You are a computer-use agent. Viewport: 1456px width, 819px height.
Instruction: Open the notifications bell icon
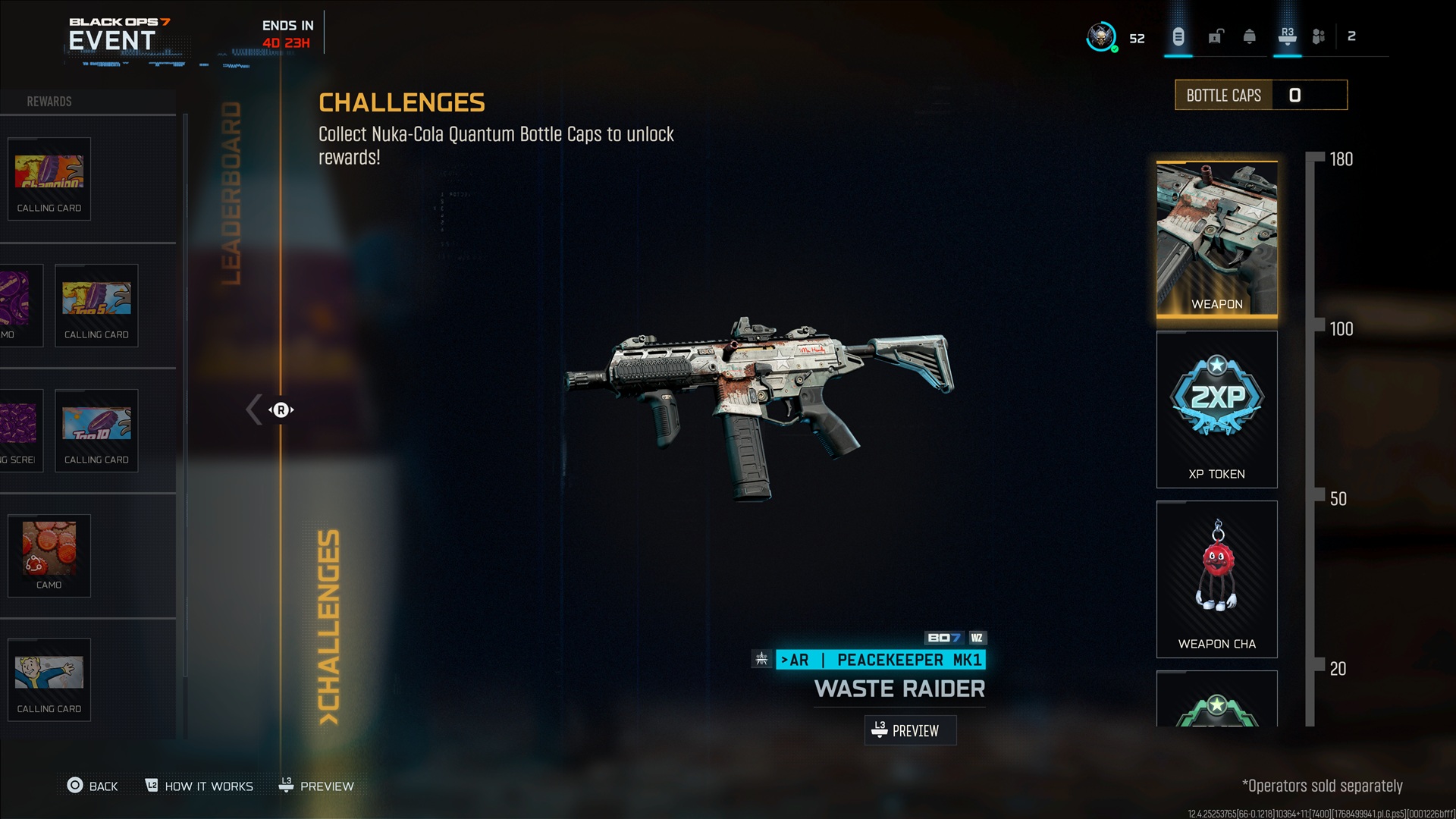[1248, 38]
